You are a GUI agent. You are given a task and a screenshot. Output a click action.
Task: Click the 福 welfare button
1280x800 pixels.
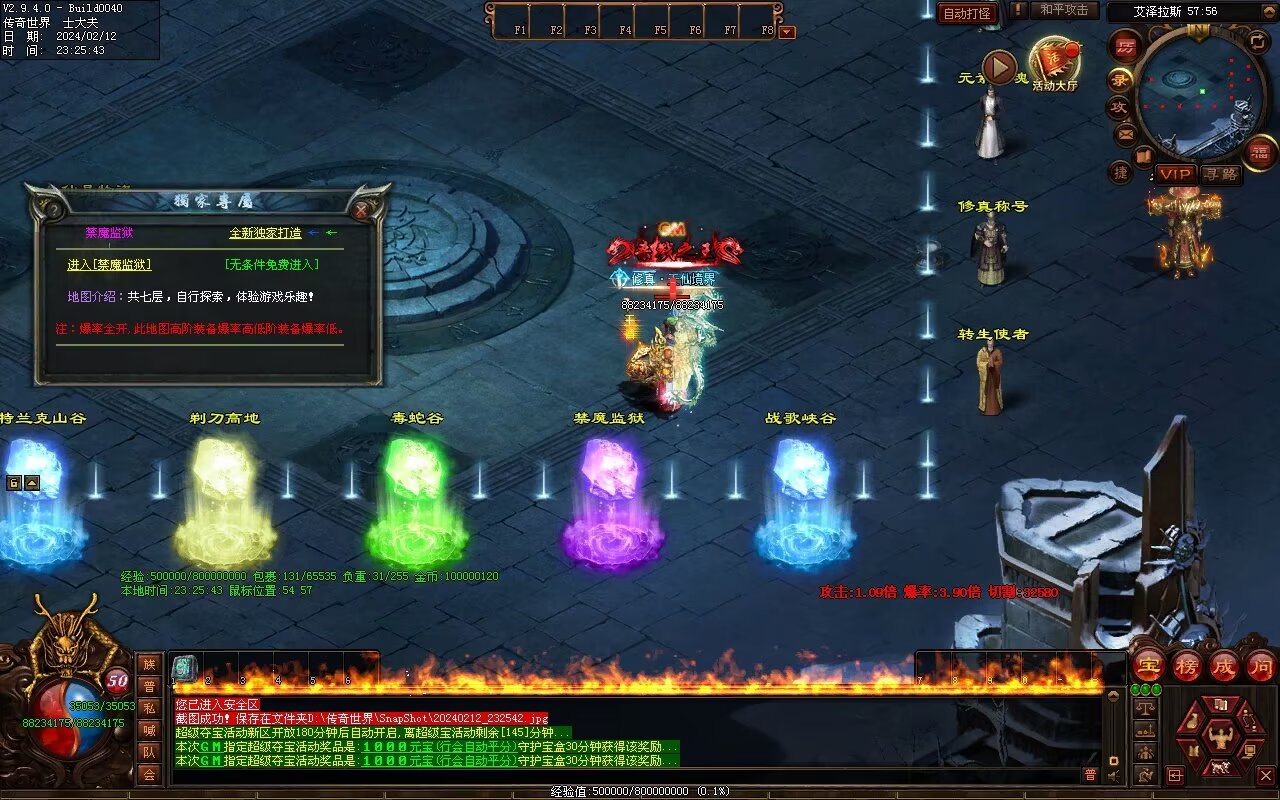tap(1259, 152)
